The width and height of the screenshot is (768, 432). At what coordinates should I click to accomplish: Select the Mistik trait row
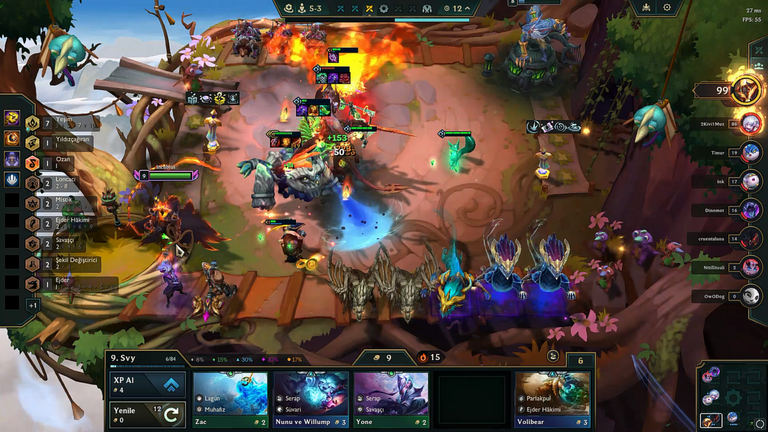tap(58, 203)
